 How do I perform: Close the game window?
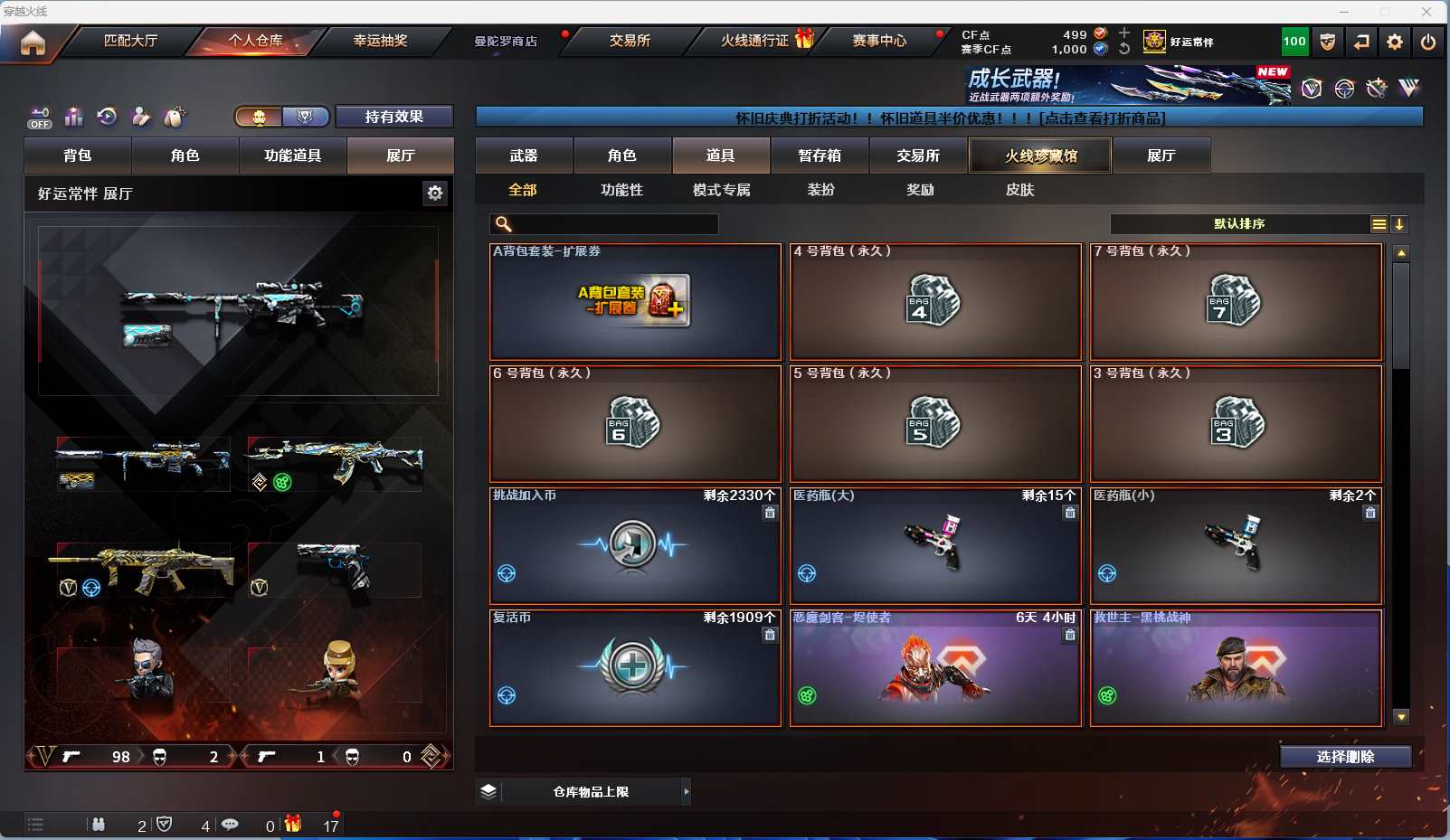tap(1426, 12)
